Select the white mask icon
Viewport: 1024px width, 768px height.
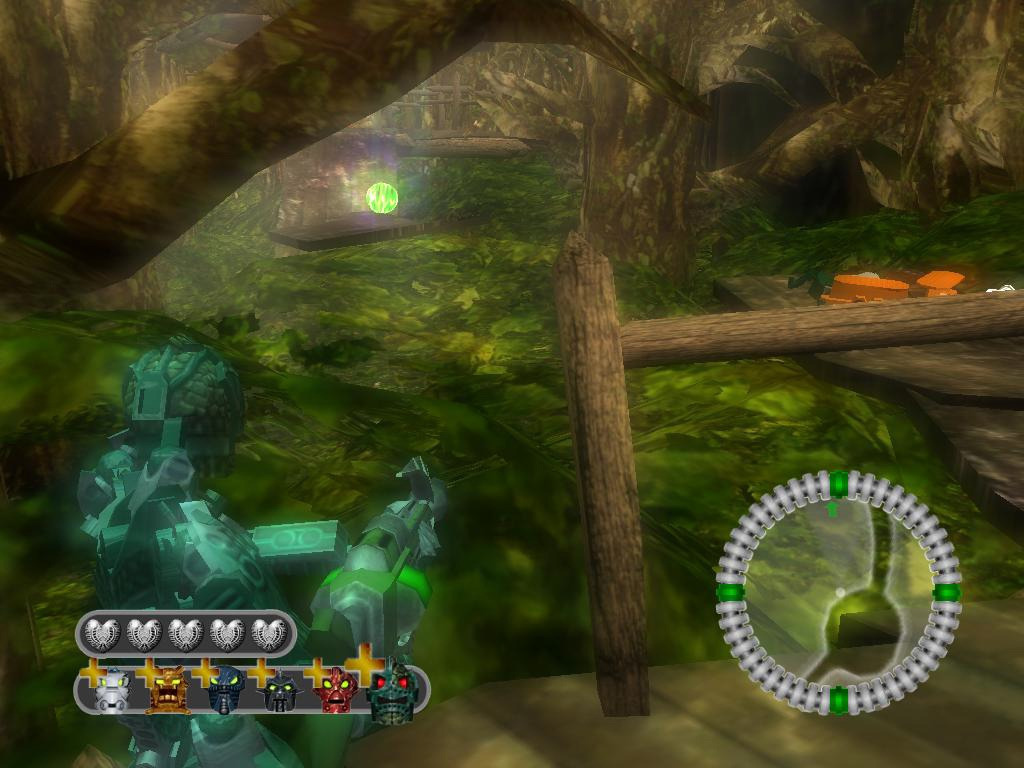[x=112, y=690]
